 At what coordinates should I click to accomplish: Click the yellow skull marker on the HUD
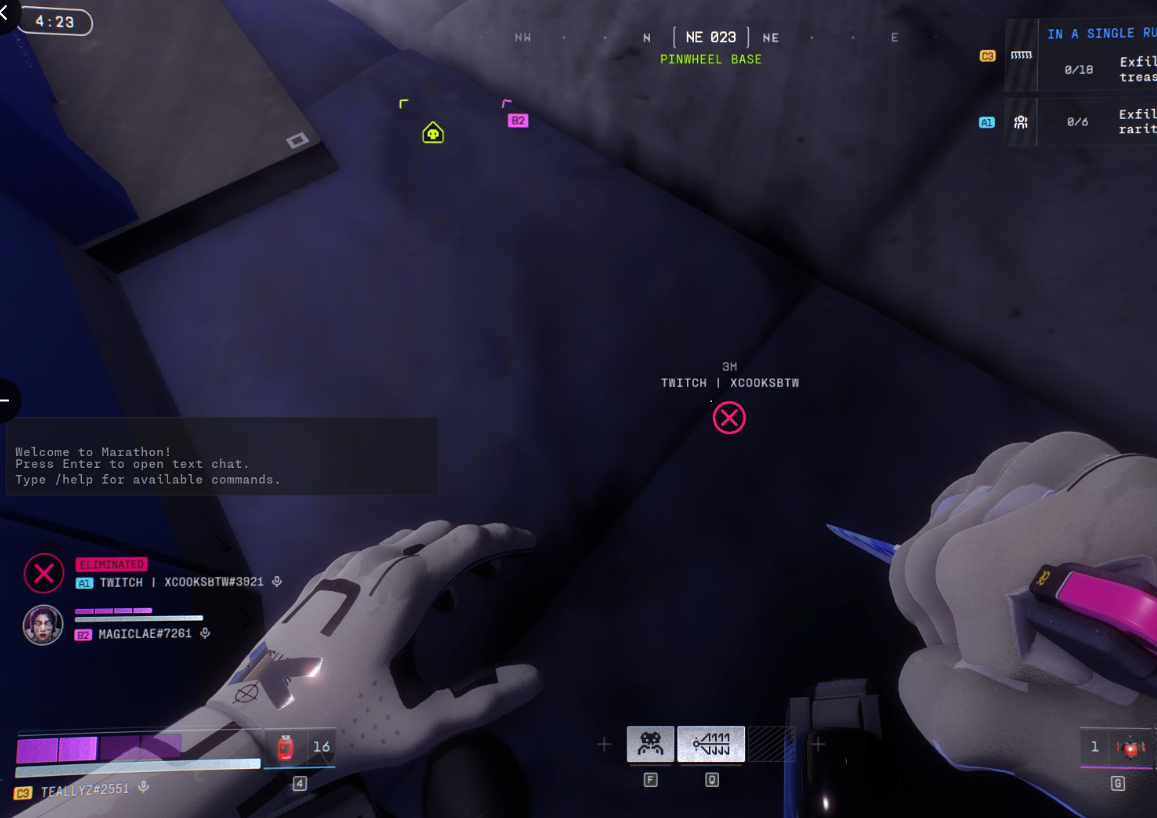(x=433, y=132)
